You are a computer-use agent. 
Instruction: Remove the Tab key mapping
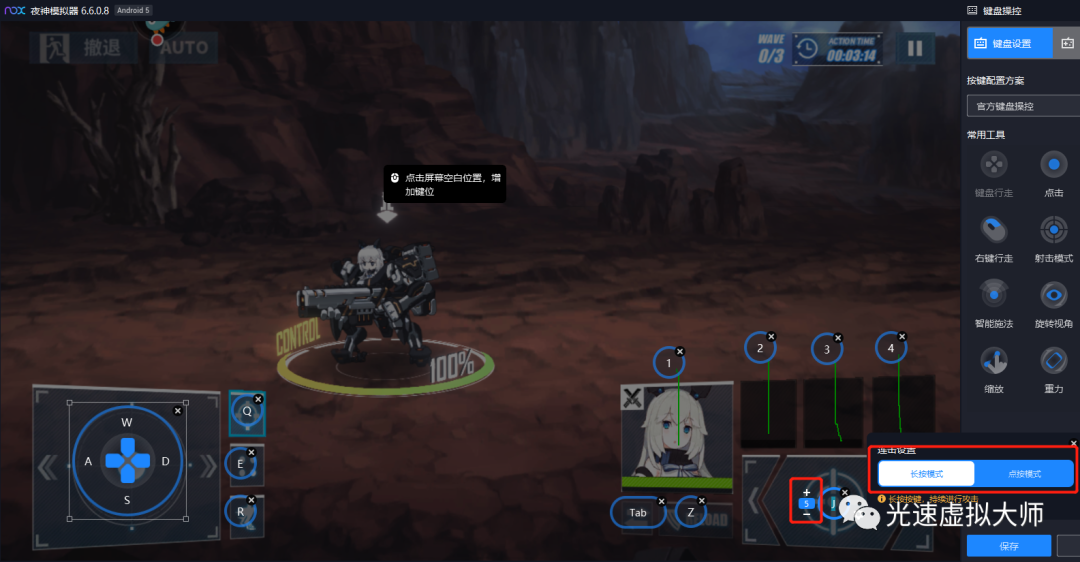[660, 500]
